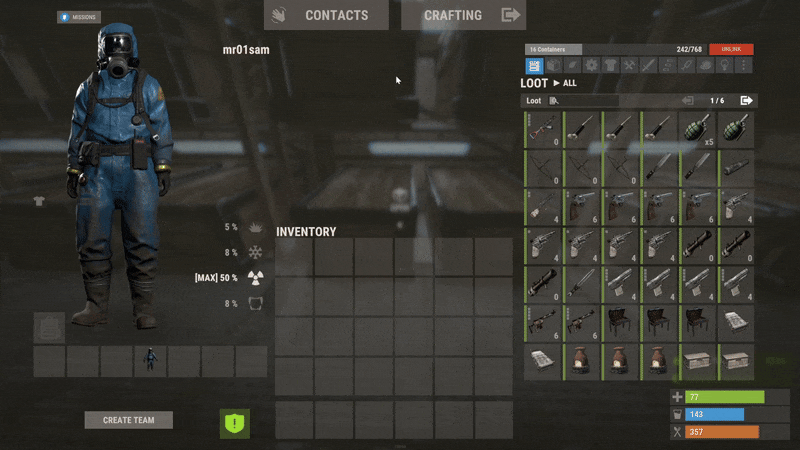Screen dimensions: 800x450
Task: Switch to the sword weapons category tab
Action: [648, 66]
